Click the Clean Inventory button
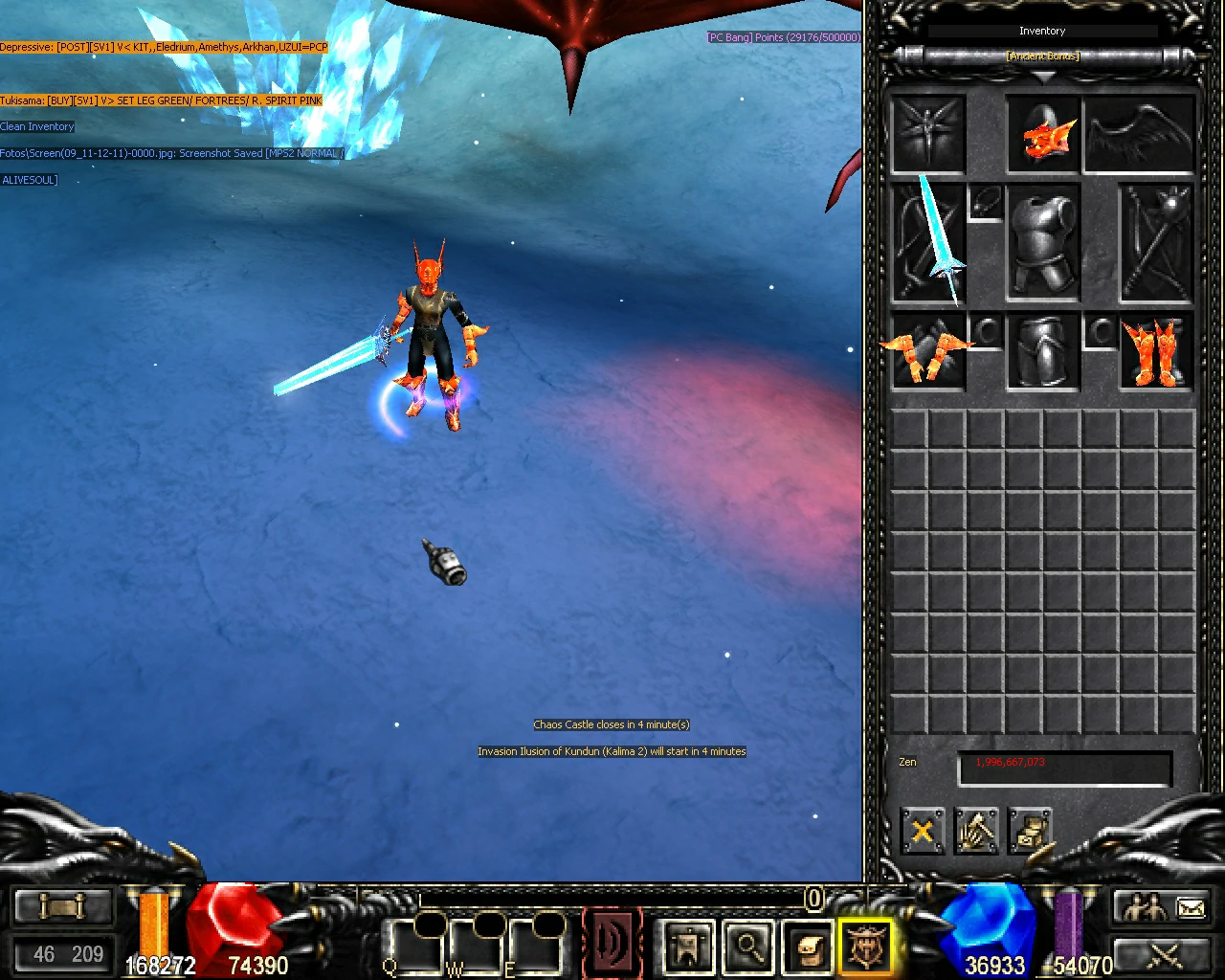The height and width of the screenshot is (980, 1225). [x=37, y=126]
